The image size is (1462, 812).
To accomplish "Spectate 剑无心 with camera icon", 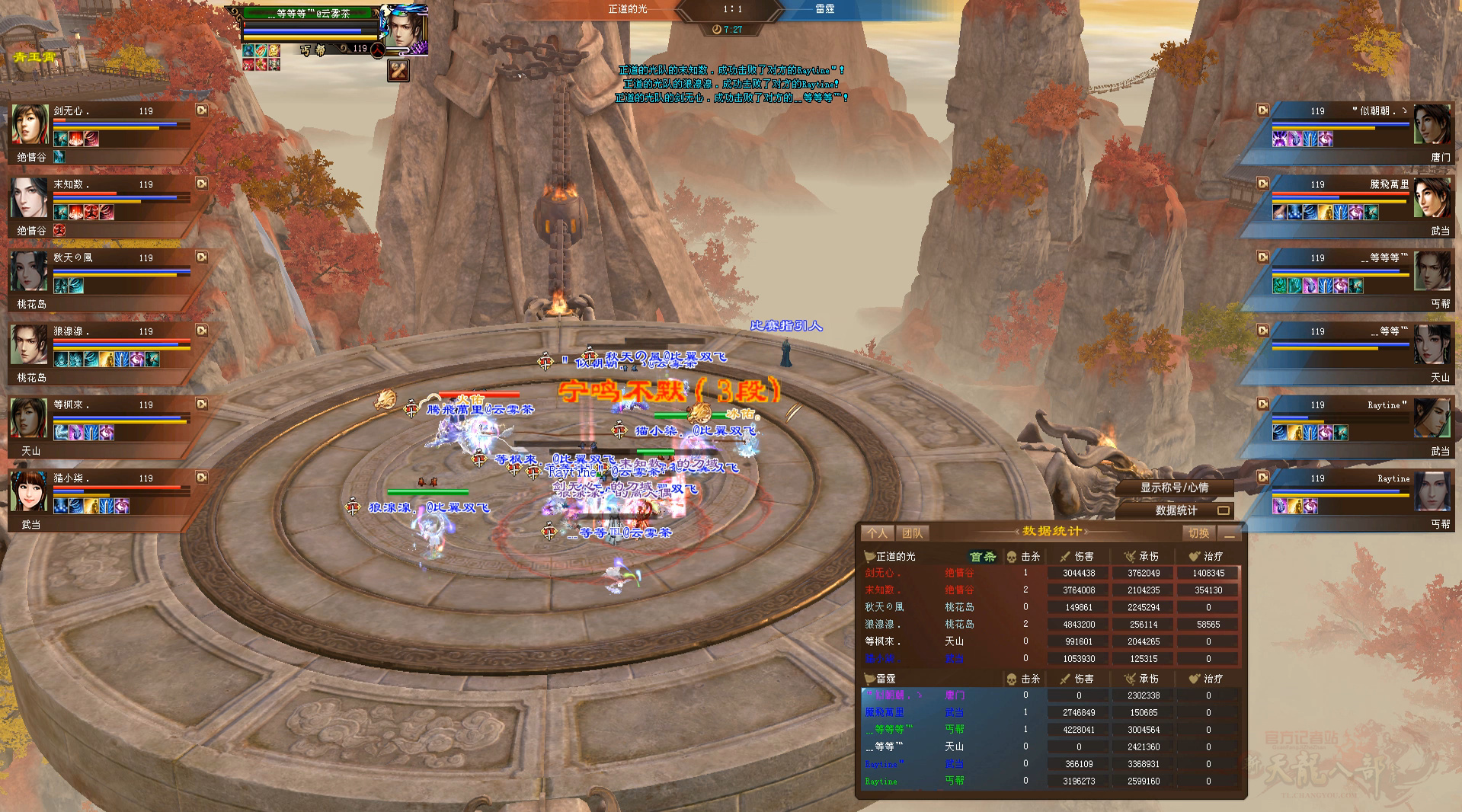I will tap(202, 110).
